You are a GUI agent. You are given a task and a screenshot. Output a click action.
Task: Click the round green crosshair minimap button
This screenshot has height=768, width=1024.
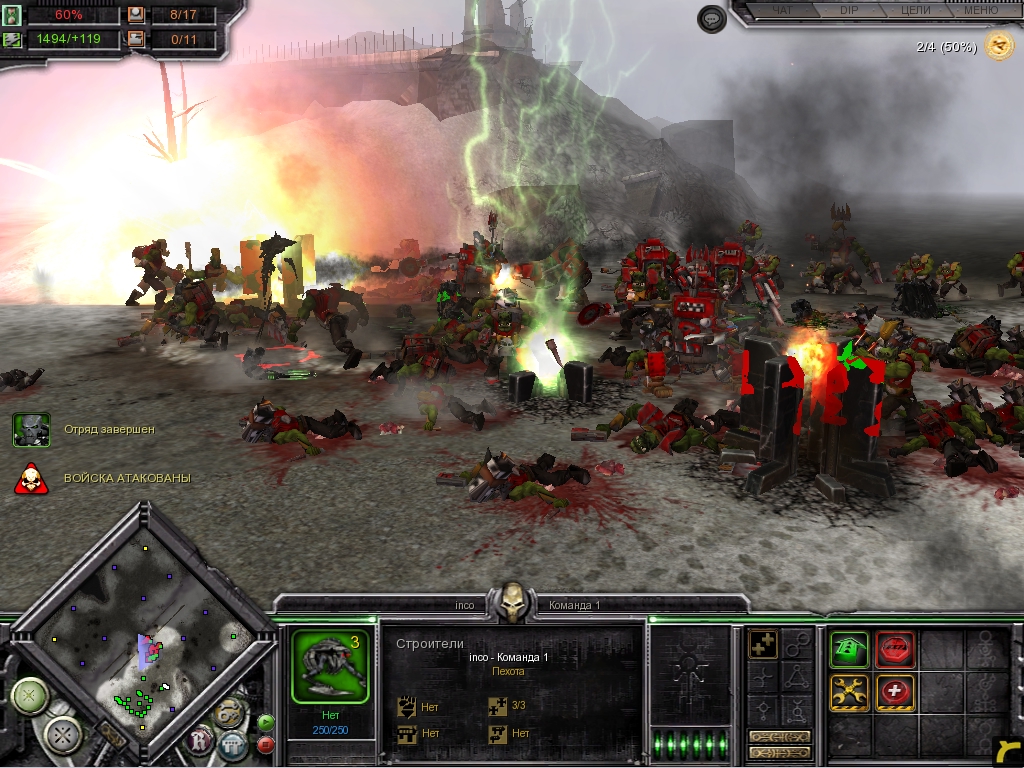pyautogui.click(x=30, y=695)
